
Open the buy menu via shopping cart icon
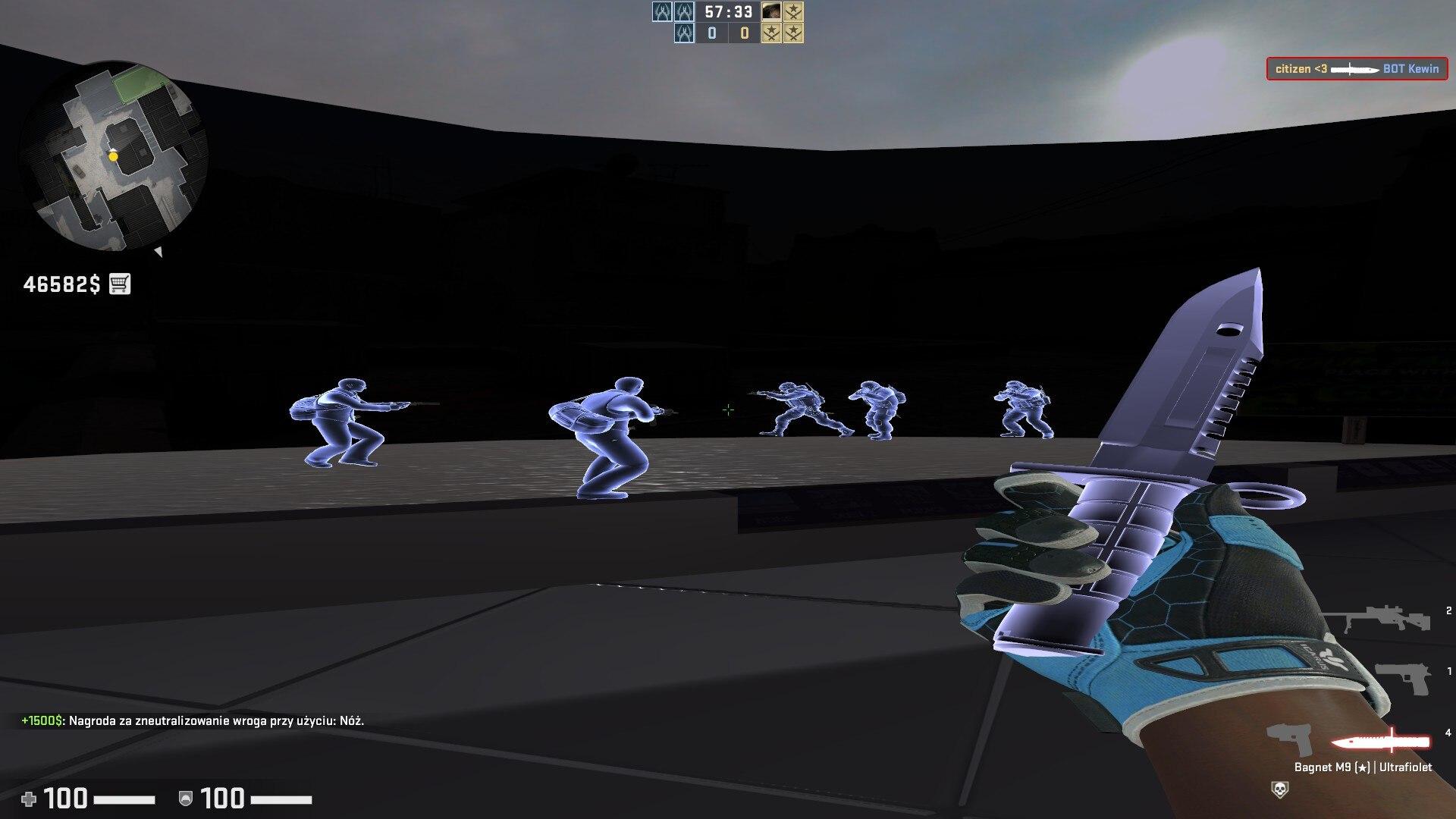pos(119,284)
